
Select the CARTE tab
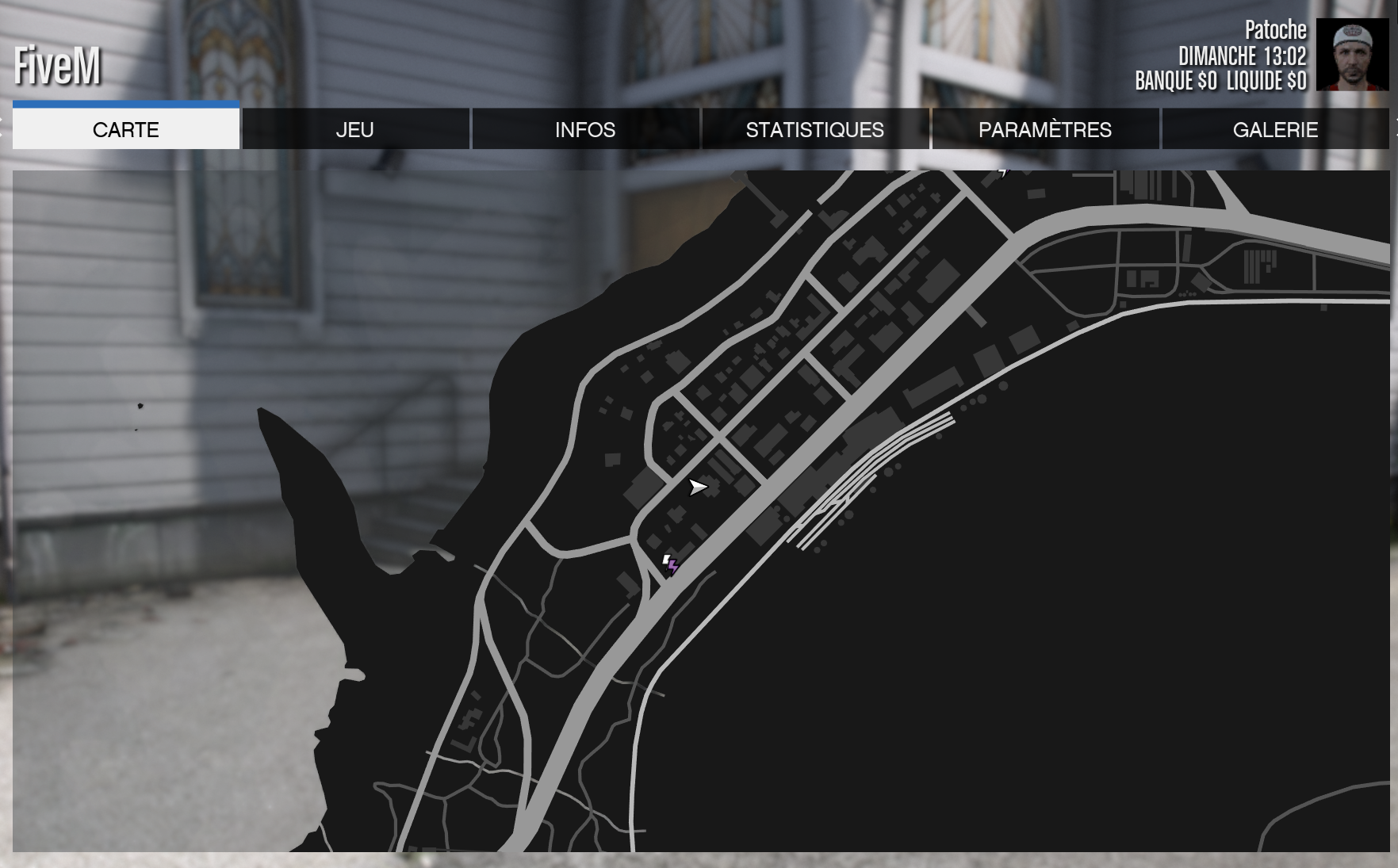click(x=125, y=129)
